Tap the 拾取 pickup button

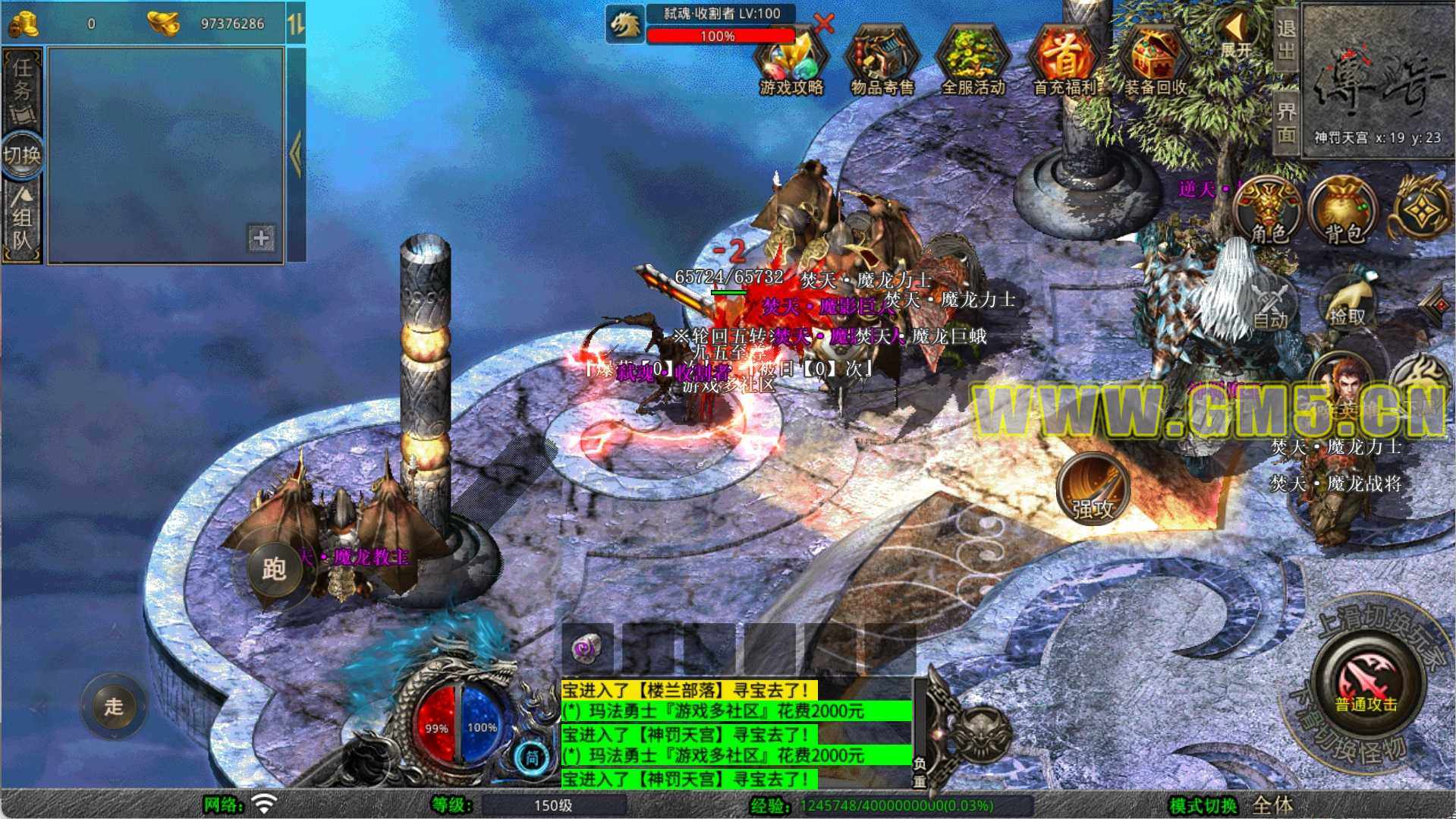pos(1348,304)
